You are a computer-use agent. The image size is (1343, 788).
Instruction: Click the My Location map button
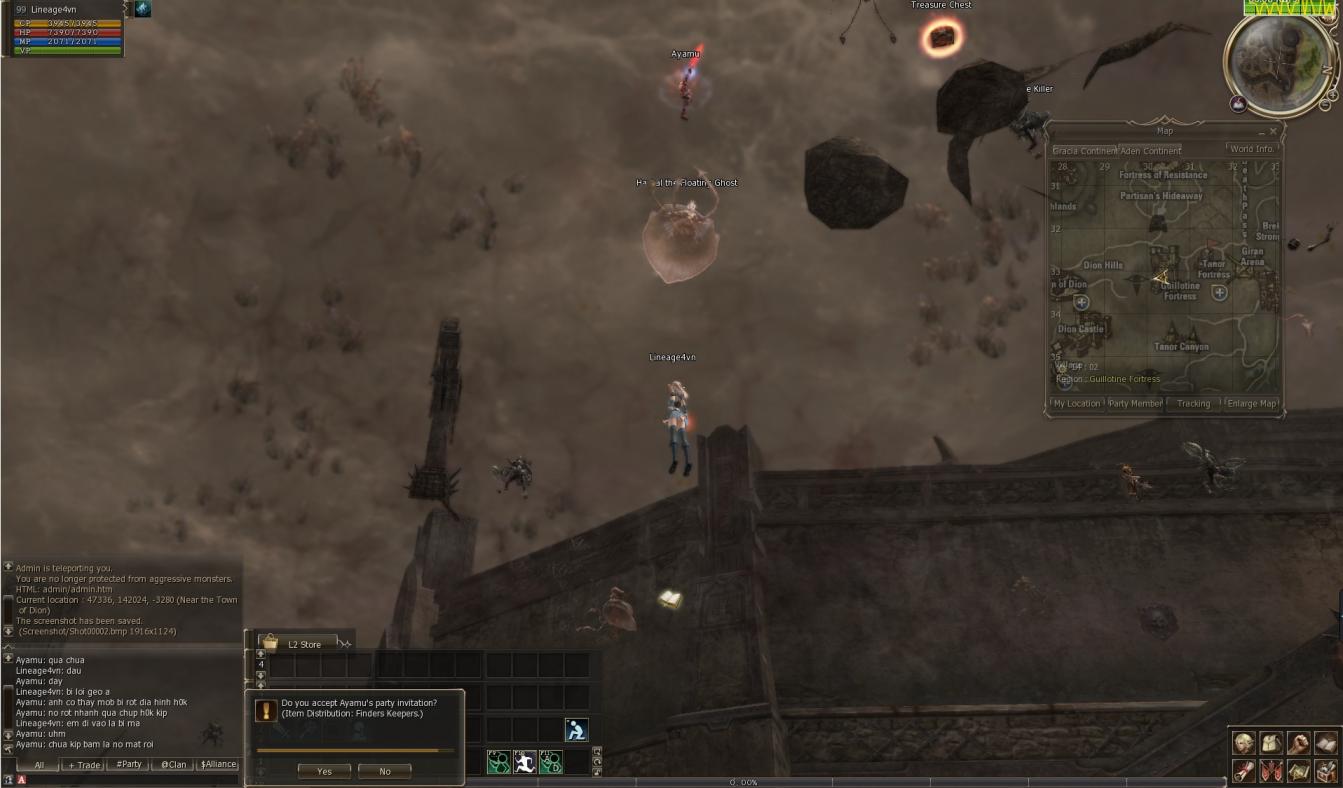pyautogui.click(x=1076, y=404)
